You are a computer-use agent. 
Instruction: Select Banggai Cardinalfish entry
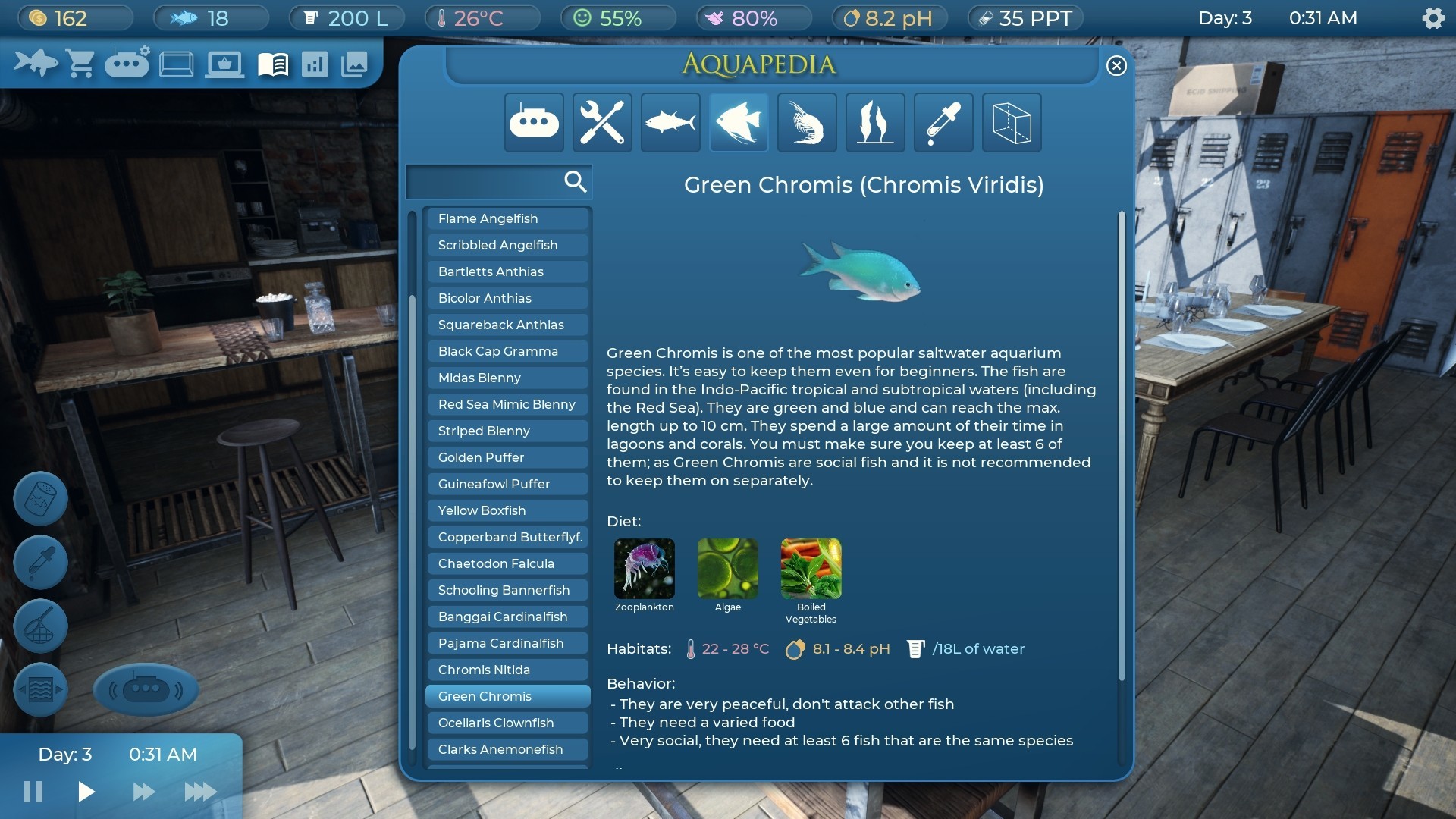click(x=507, y=617)
